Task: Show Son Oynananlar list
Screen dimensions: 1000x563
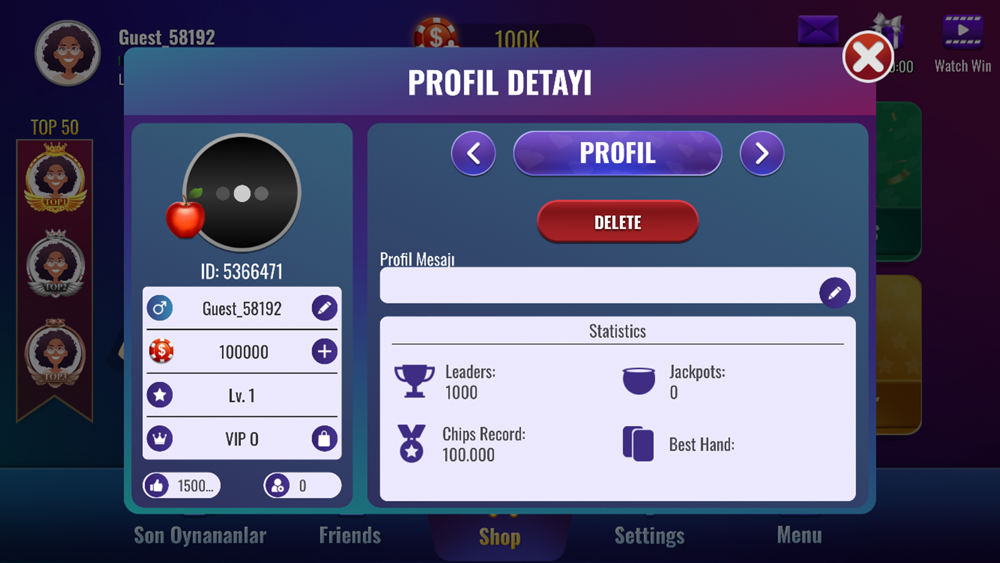Action: point(200,535)
